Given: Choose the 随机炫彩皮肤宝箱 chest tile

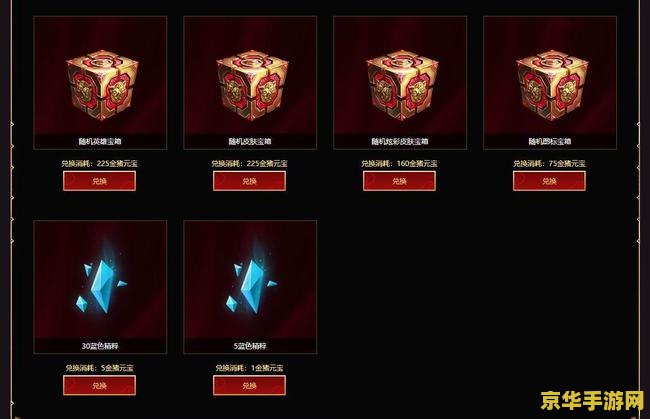Looking at the screenshot, I should click(399, 80).
